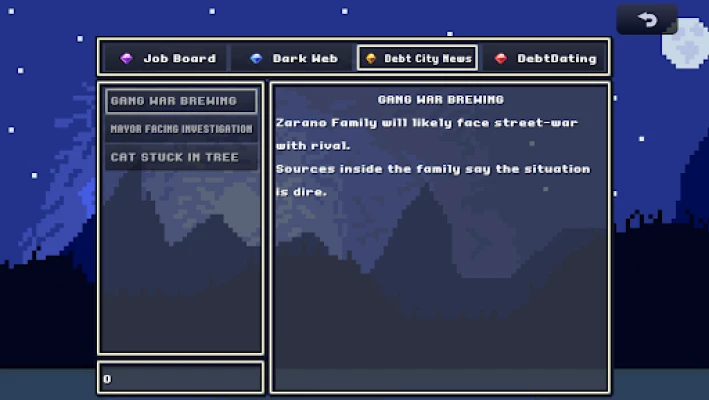
Task: Open the Cat Stuck in Tree article
Action: click(x=181, y=157)
